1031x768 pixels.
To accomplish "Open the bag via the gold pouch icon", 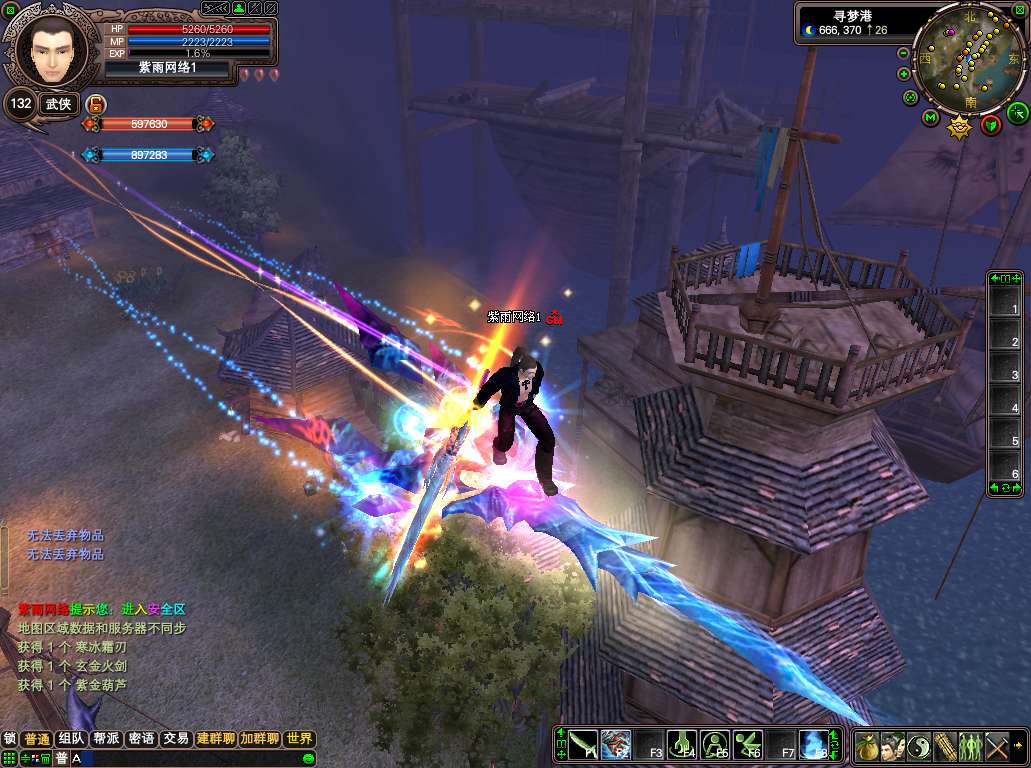I will point(867,746).
